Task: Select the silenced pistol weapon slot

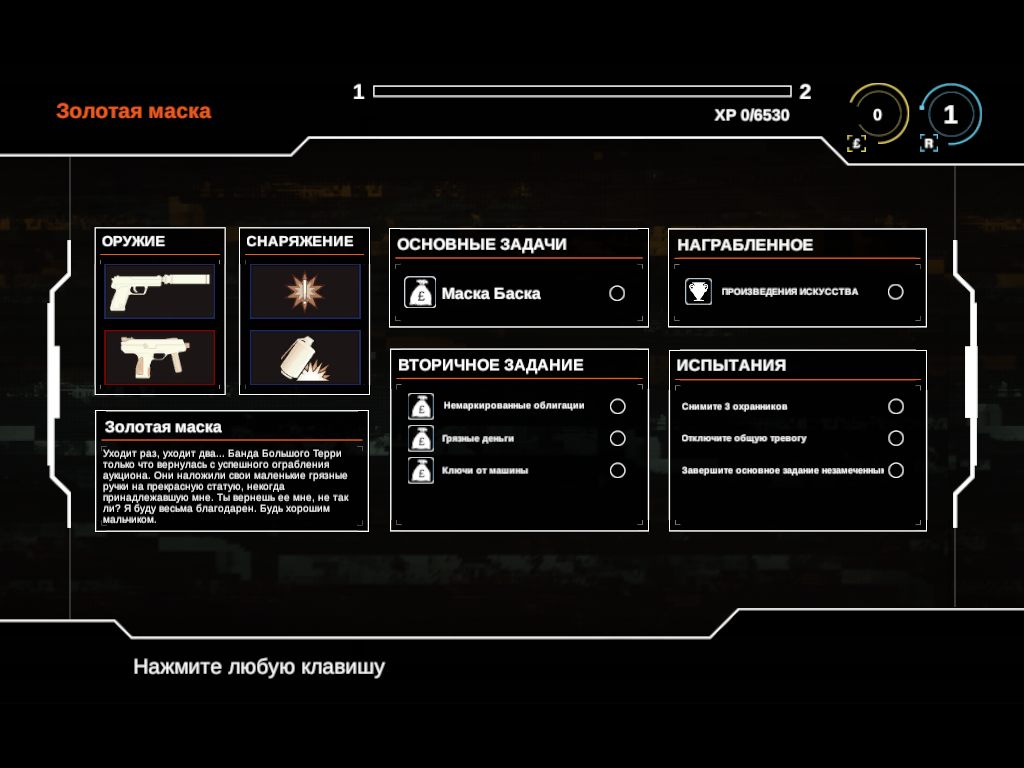Action: [159, 291]
